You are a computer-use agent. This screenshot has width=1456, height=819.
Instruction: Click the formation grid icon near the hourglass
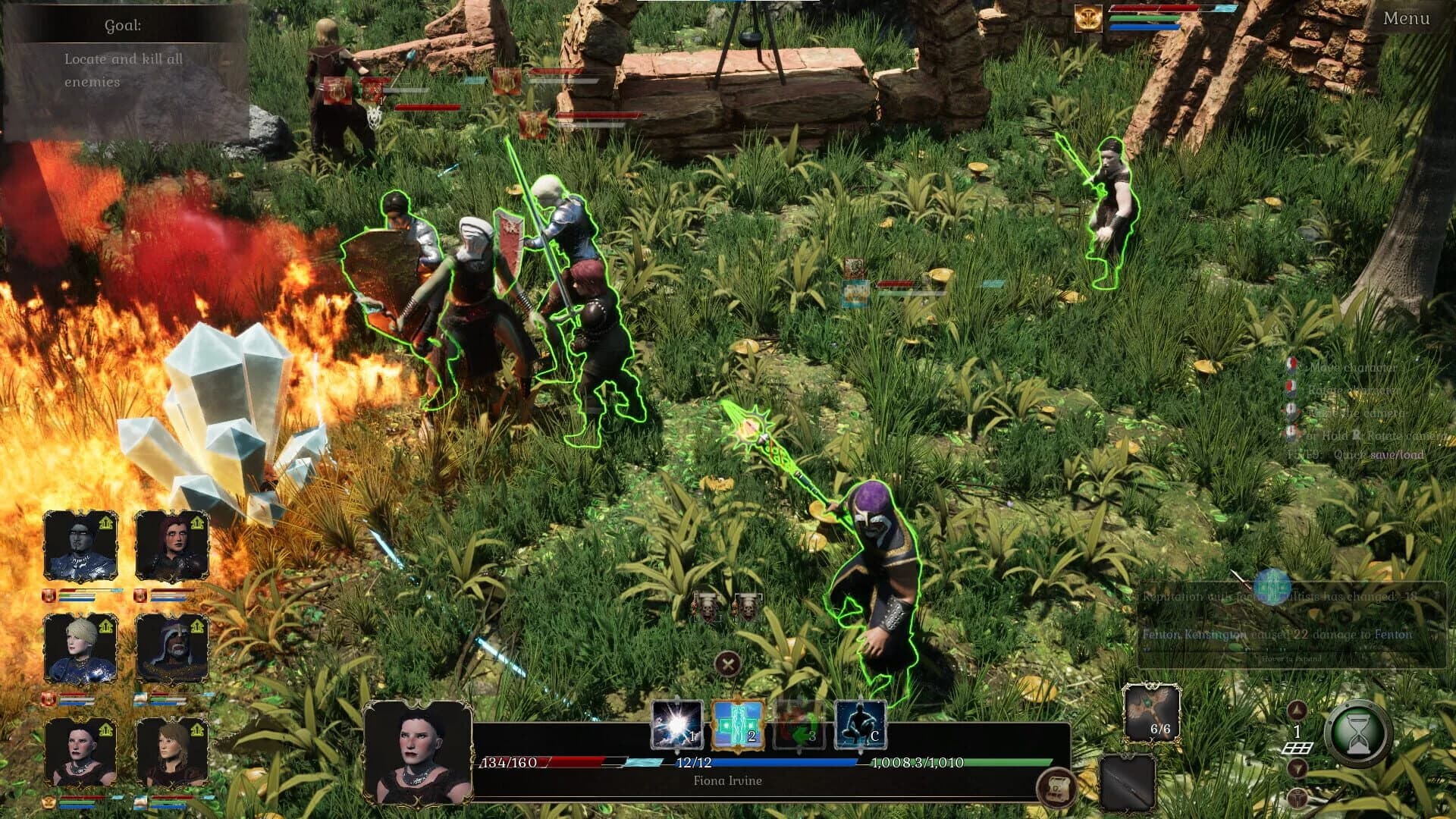[x=1298, y=748]
